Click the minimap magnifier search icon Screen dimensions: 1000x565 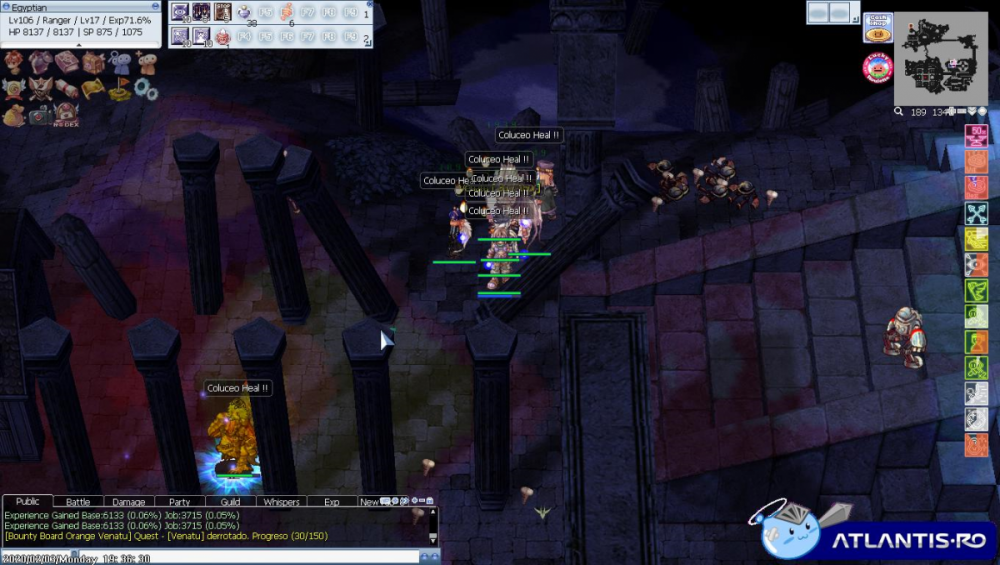click(899, 112)
